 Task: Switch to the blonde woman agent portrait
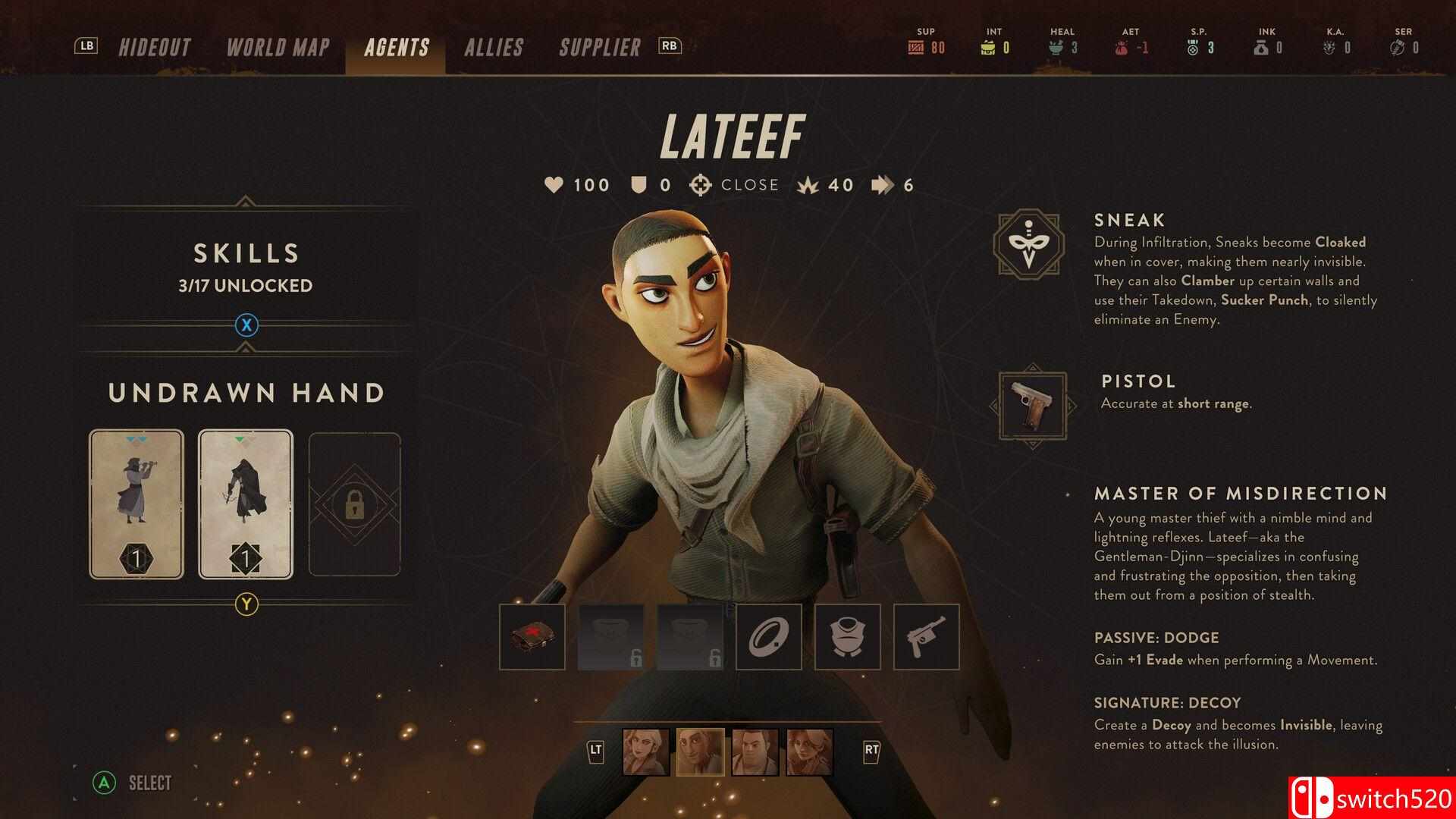[646, 752]
